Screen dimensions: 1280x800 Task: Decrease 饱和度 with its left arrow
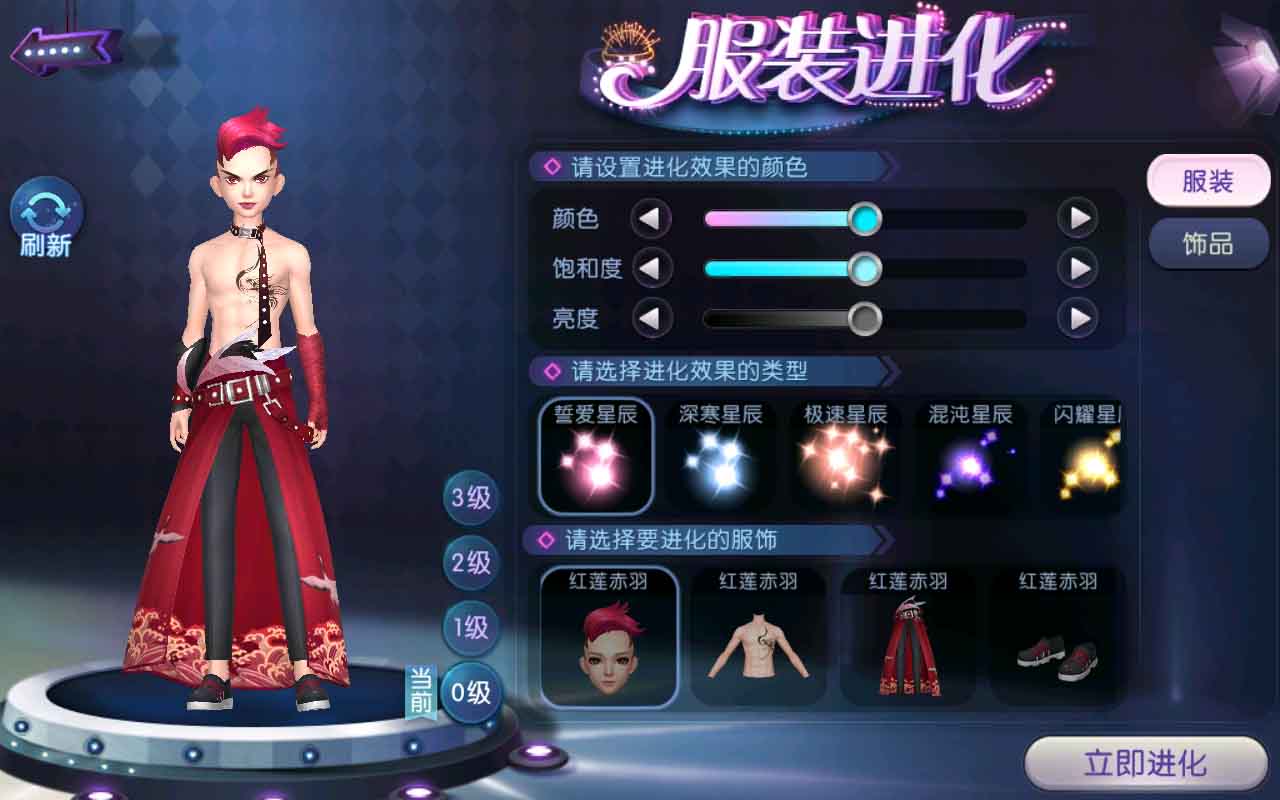[651, 268]
